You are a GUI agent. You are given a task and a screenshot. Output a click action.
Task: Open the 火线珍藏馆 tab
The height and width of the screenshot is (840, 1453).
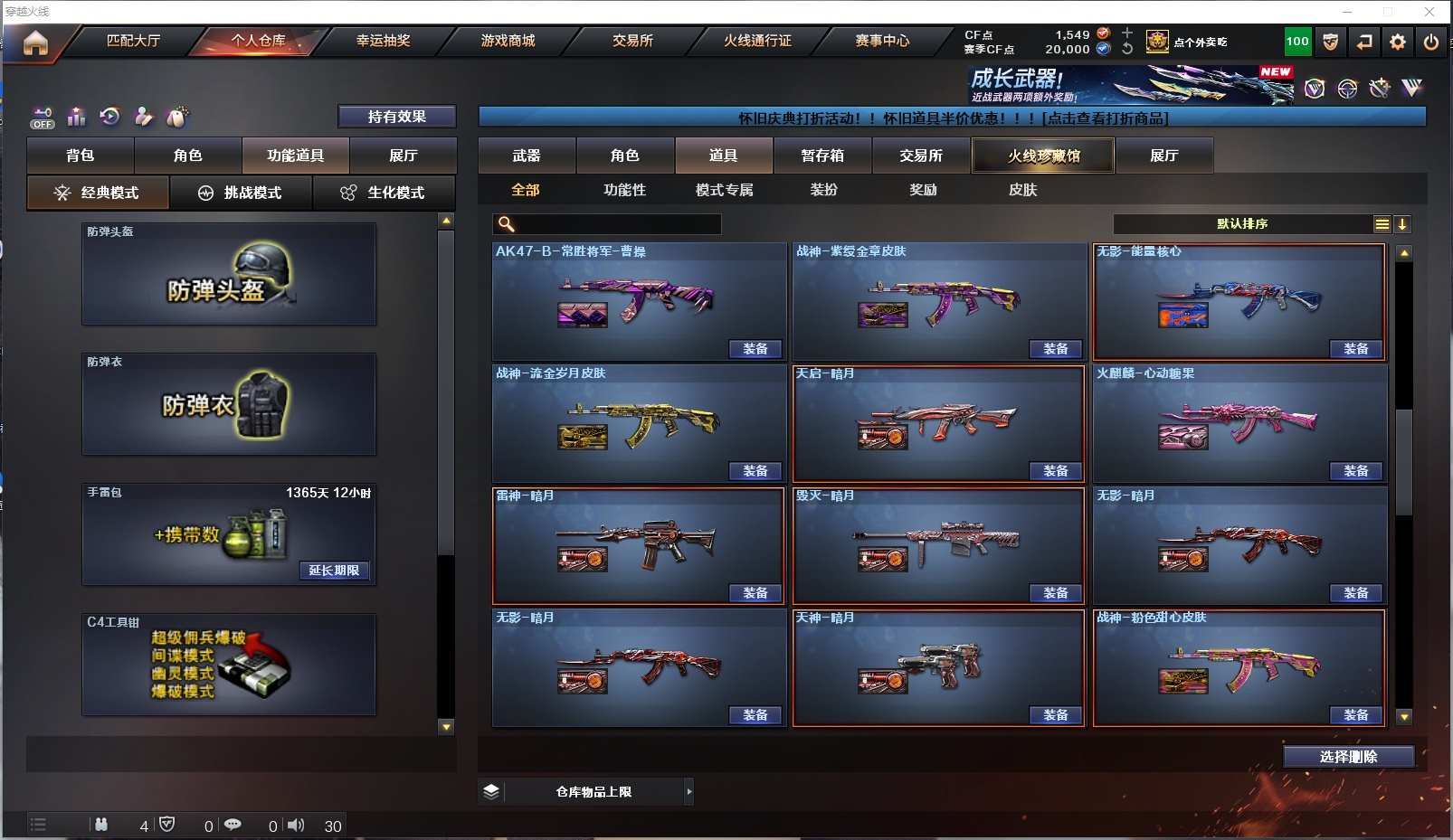[1043, 156]
